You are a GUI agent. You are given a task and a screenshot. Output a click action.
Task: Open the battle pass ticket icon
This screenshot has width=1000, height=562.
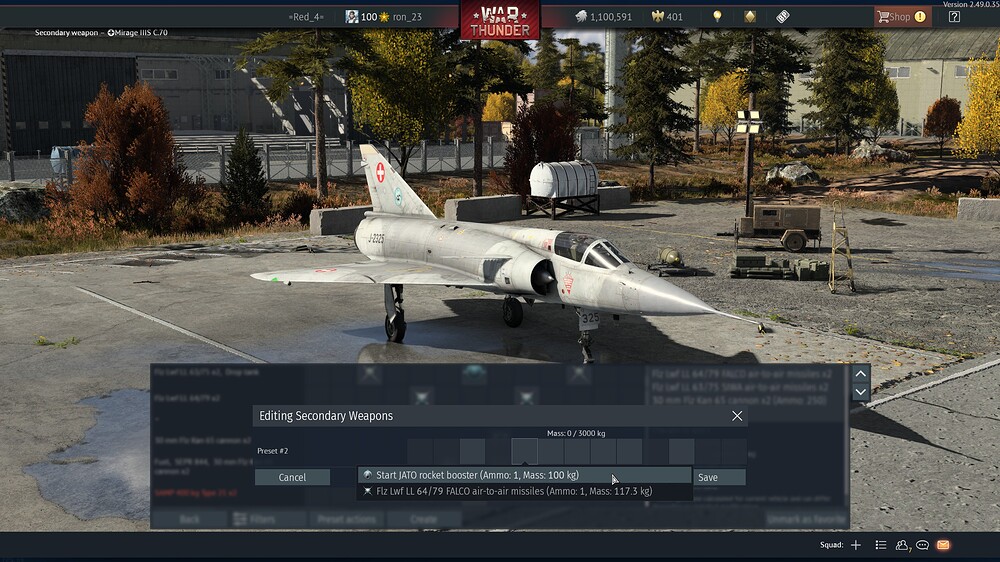click(x=782, y=16)
